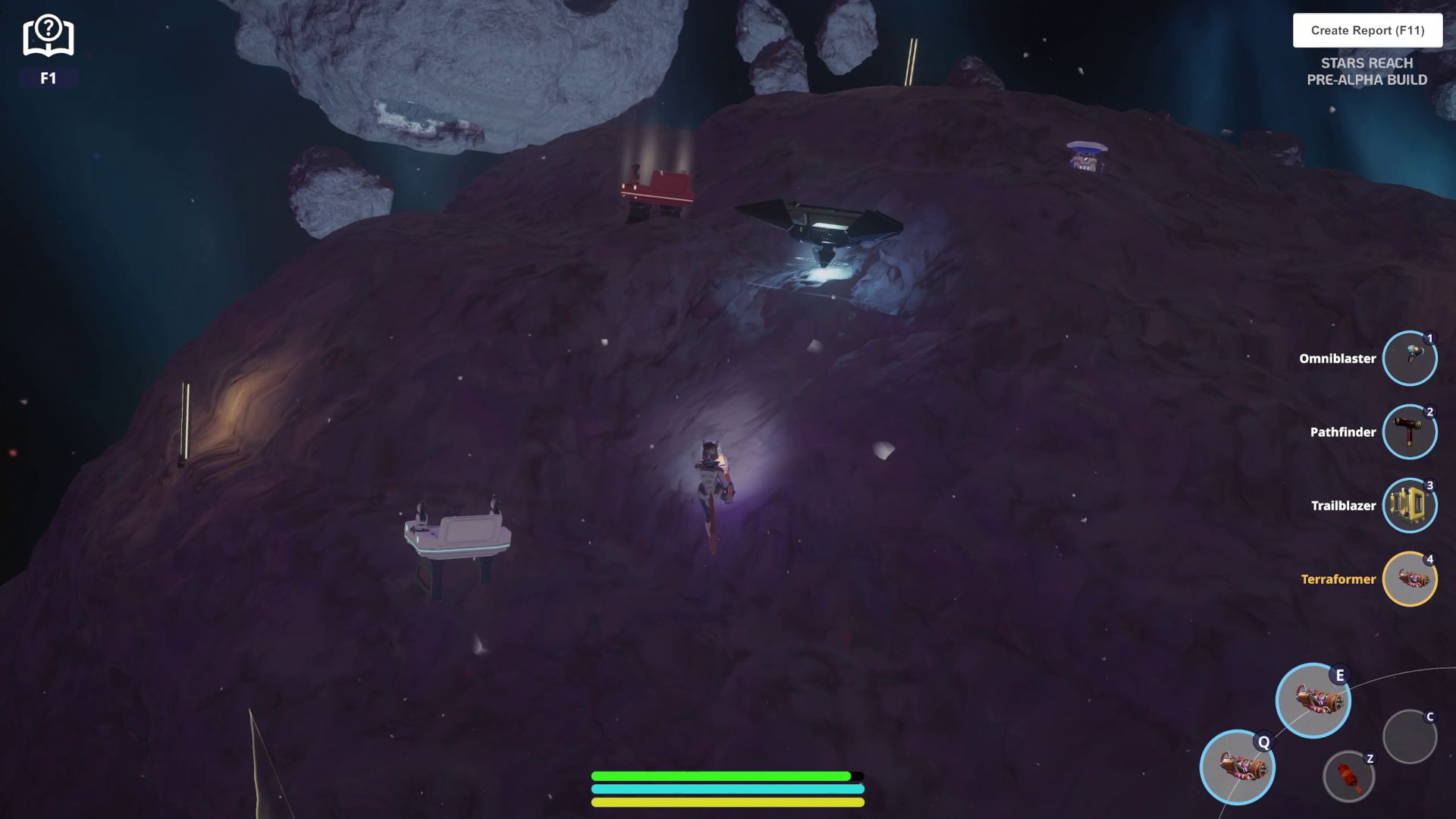Click the empty ability slot marked C
Screen dimensions: 1456x819
point(1409,736)
